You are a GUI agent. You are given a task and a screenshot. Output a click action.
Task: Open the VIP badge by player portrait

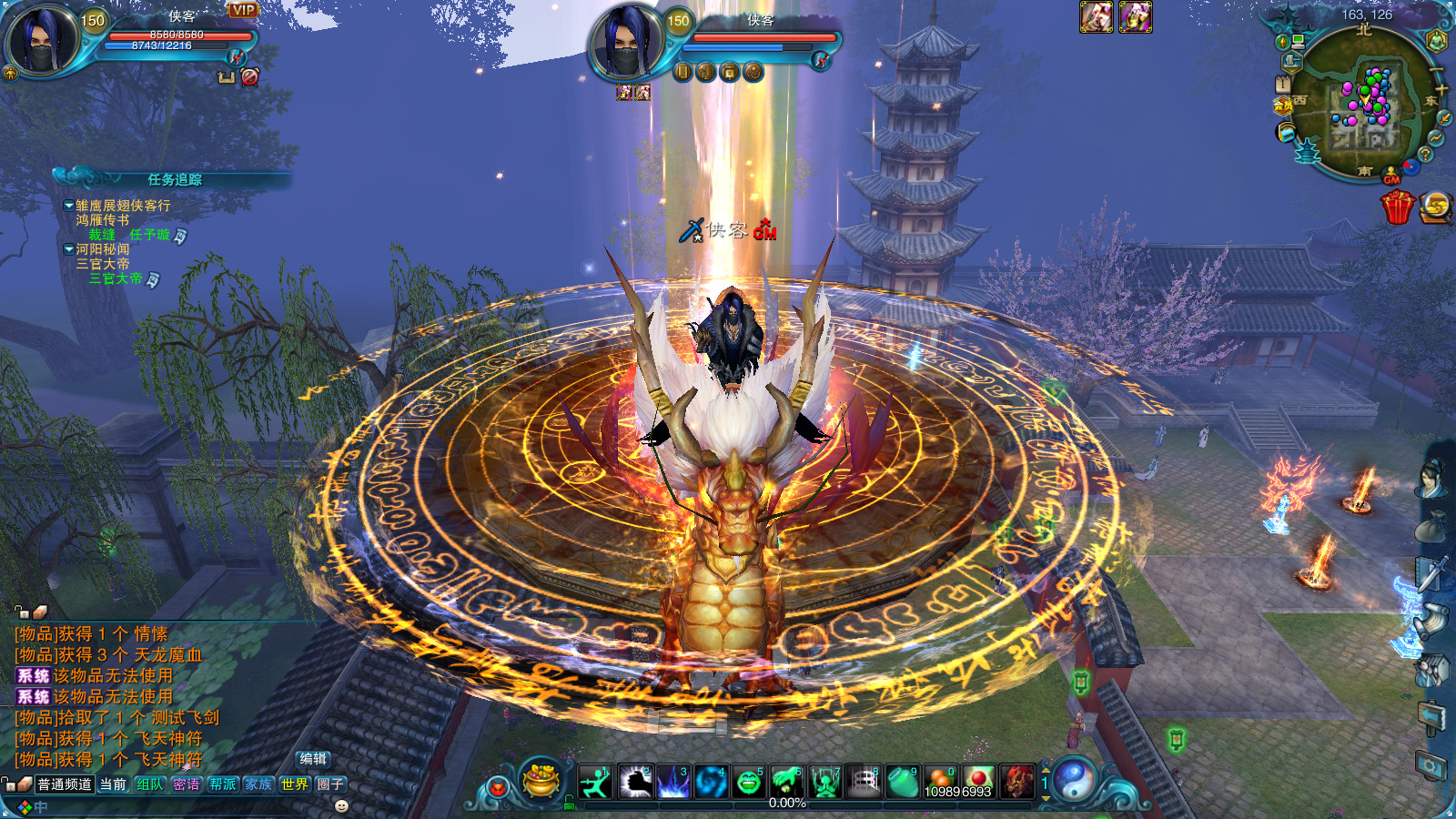(x=243, y=10)
